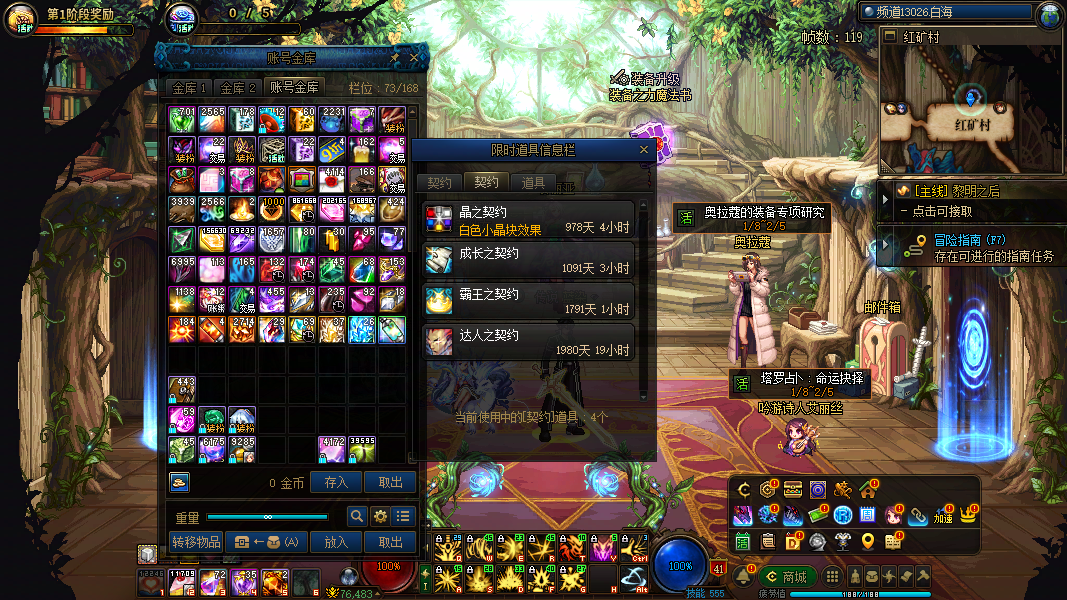The width and height of the screenshot is (1067, 600).
Task: Open the 商城 shop button
Action: (x=787, y=577)
